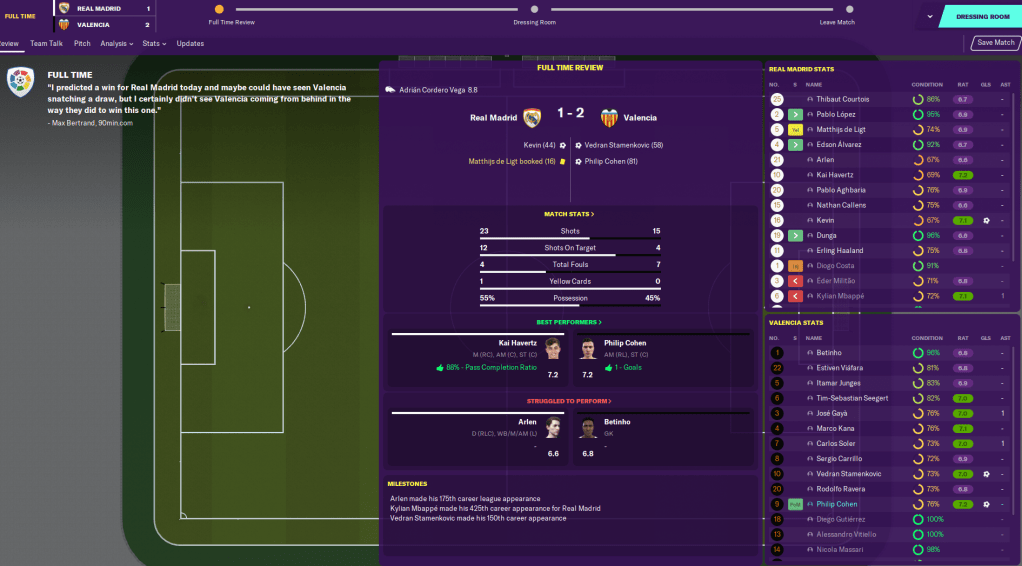Viewport: 1022px width, 566px height.
Task: Open Carlos Soler's row in Valencia stats
Action: [835, 443]
